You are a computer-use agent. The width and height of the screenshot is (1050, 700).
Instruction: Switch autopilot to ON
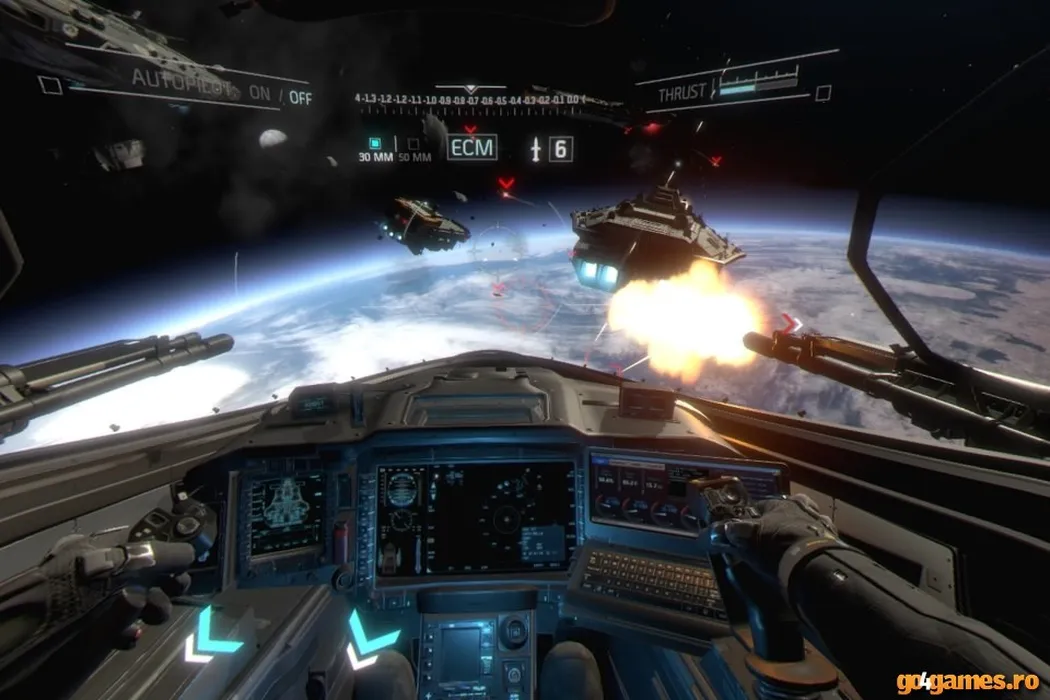tap(260, 94)
